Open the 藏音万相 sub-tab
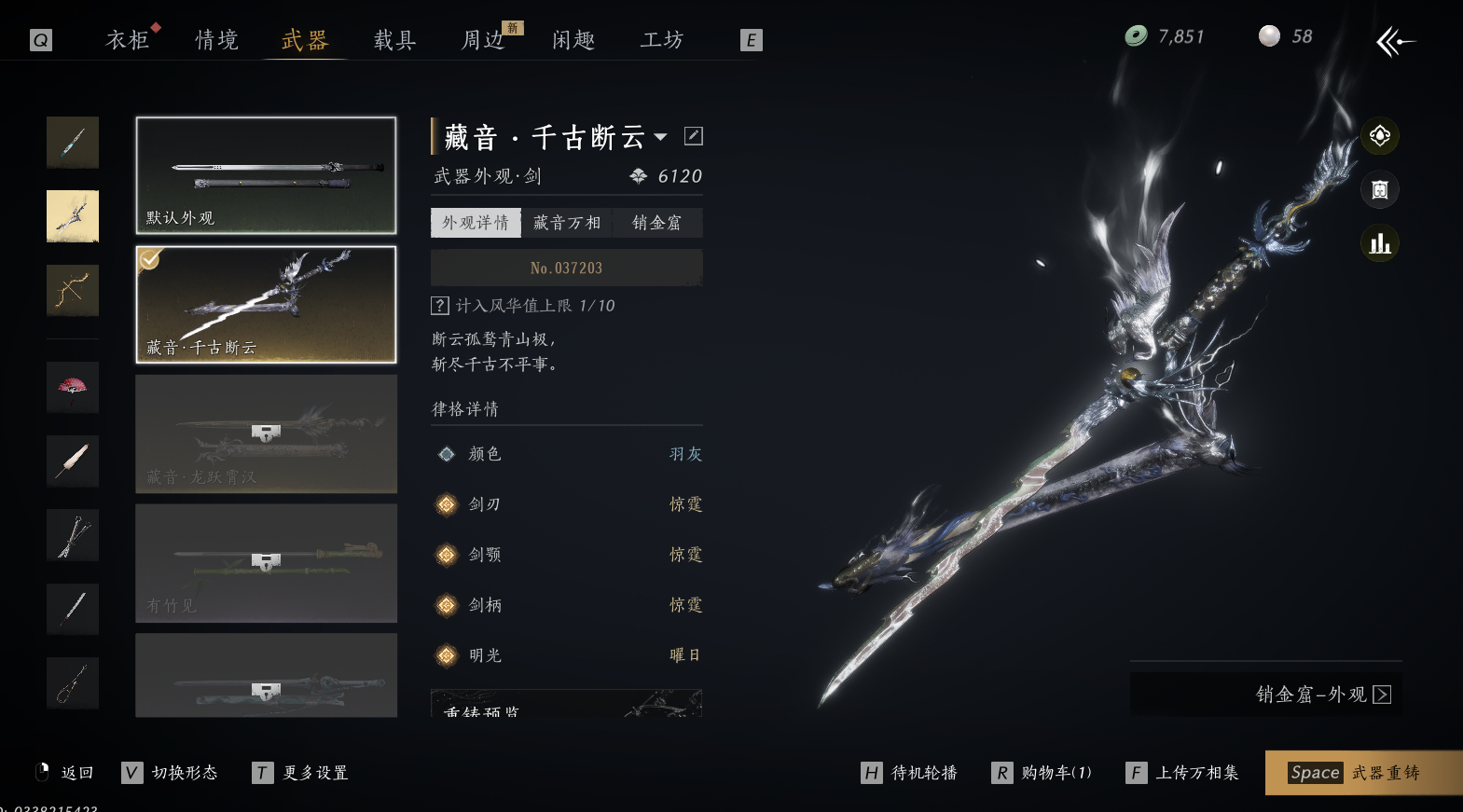Image resolution: width=1463 pixels, height=812 pixels. click(567, 223)
